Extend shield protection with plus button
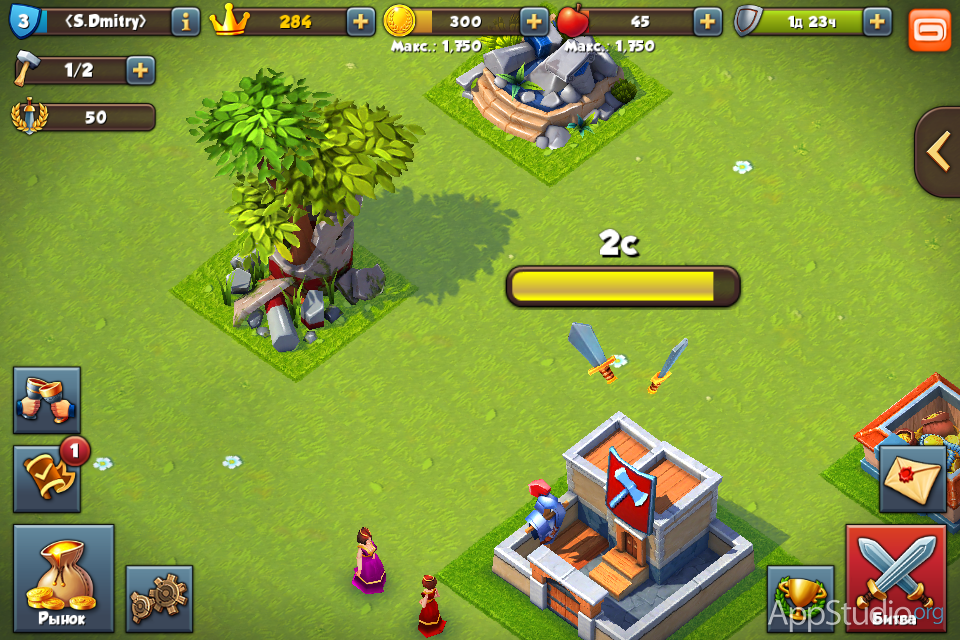 (877, 21)
